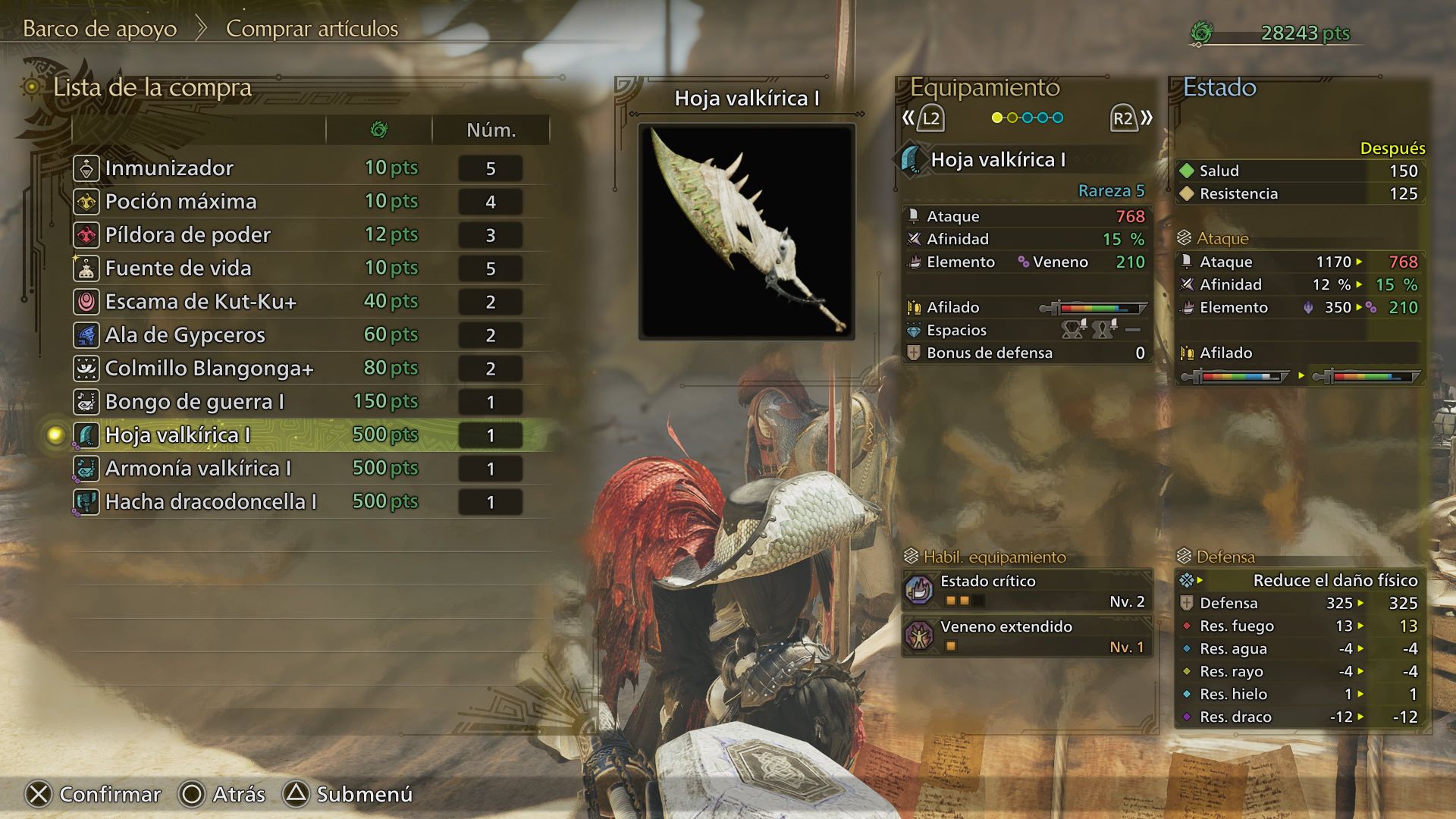Click the Poción máxima potion icon

86,202
